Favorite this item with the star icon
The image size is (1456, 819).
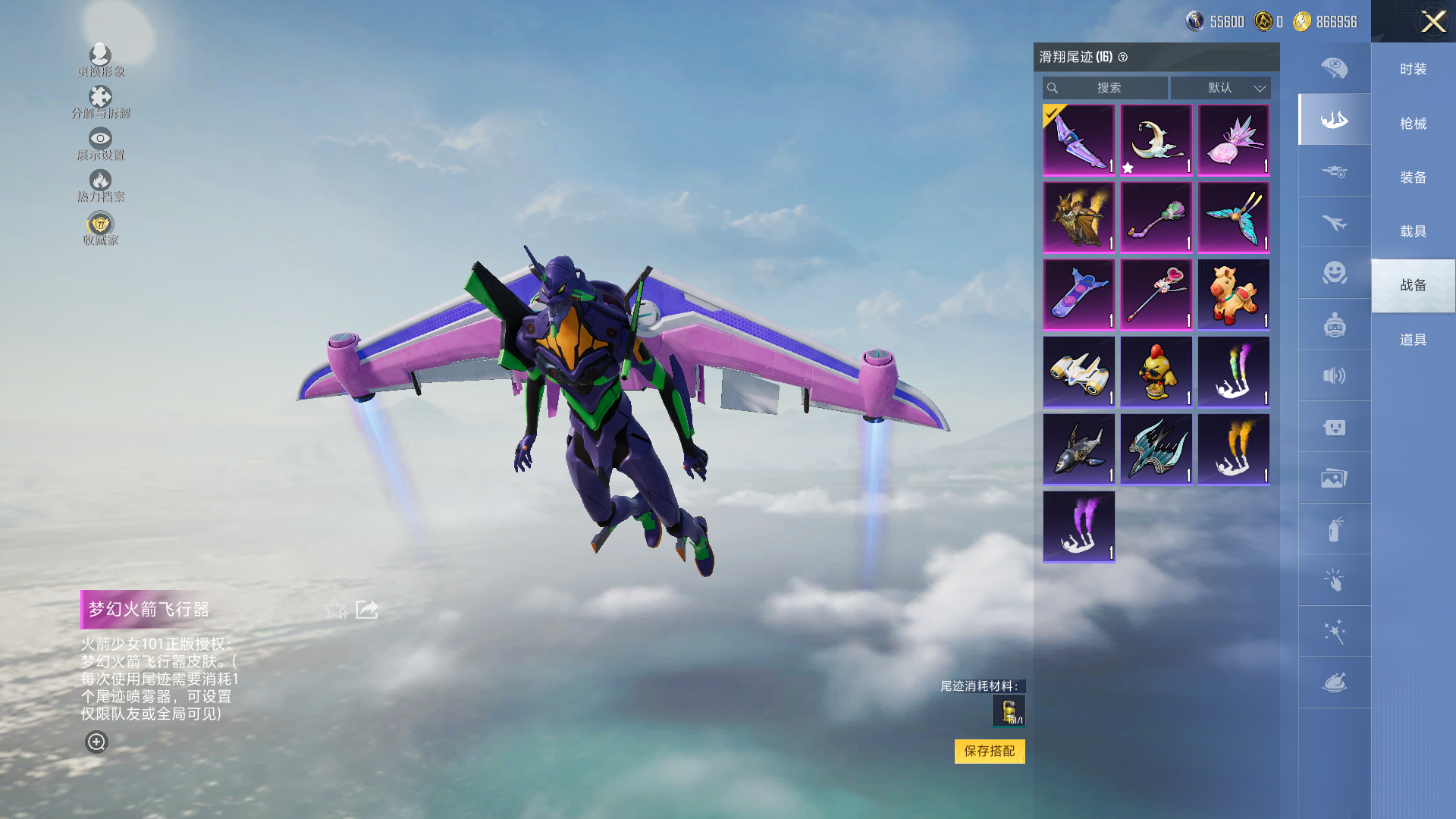coord(334,609)
